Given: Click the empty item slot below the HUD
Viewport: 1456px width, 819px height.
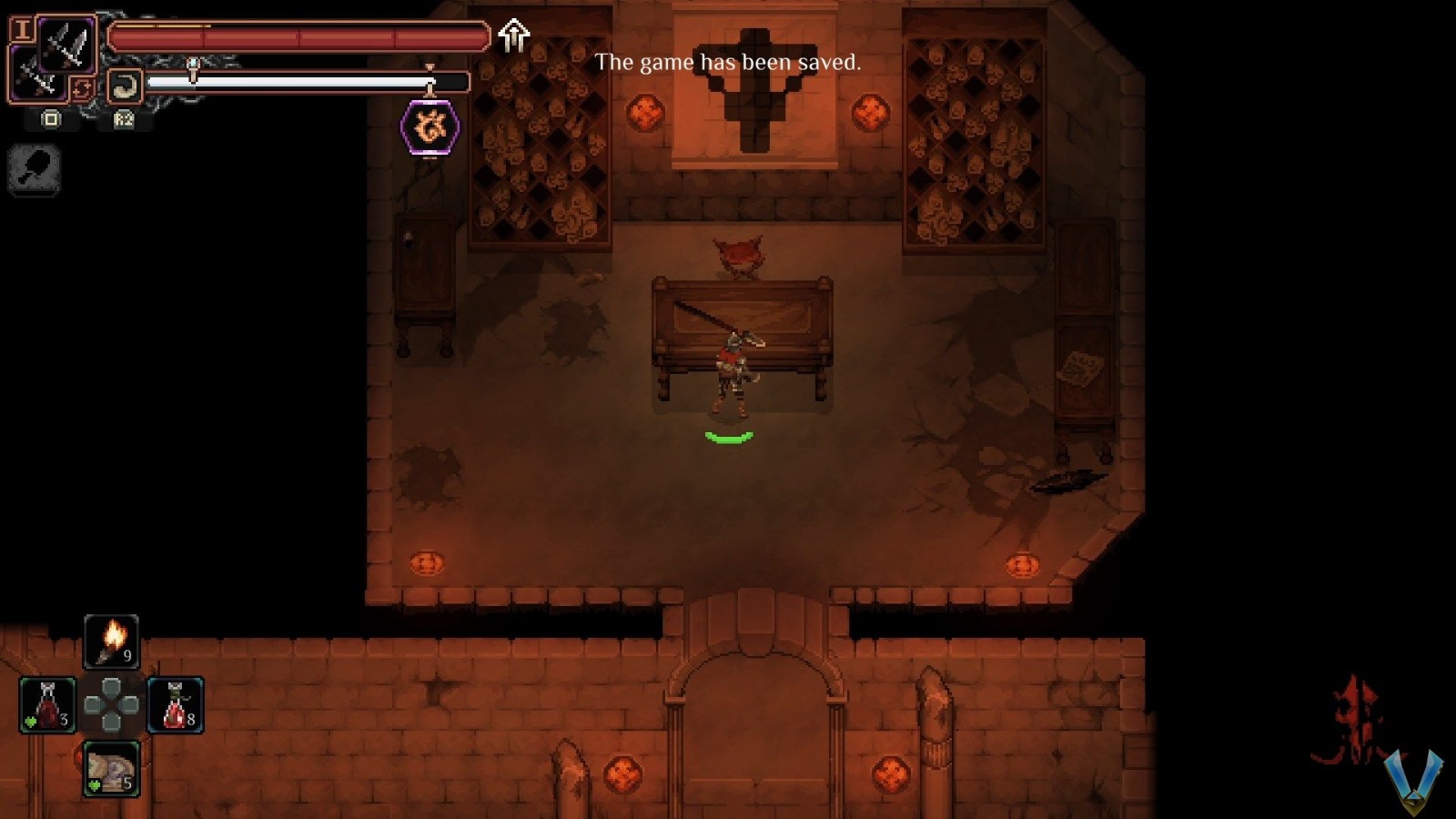Looking at the screenshot, I should [x=35, y=170].
